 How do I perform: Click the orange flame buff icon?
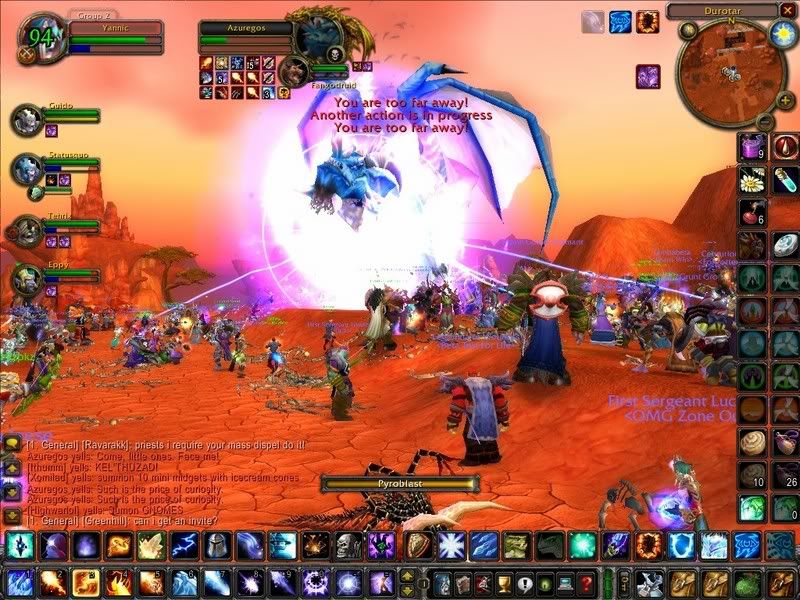648,20
